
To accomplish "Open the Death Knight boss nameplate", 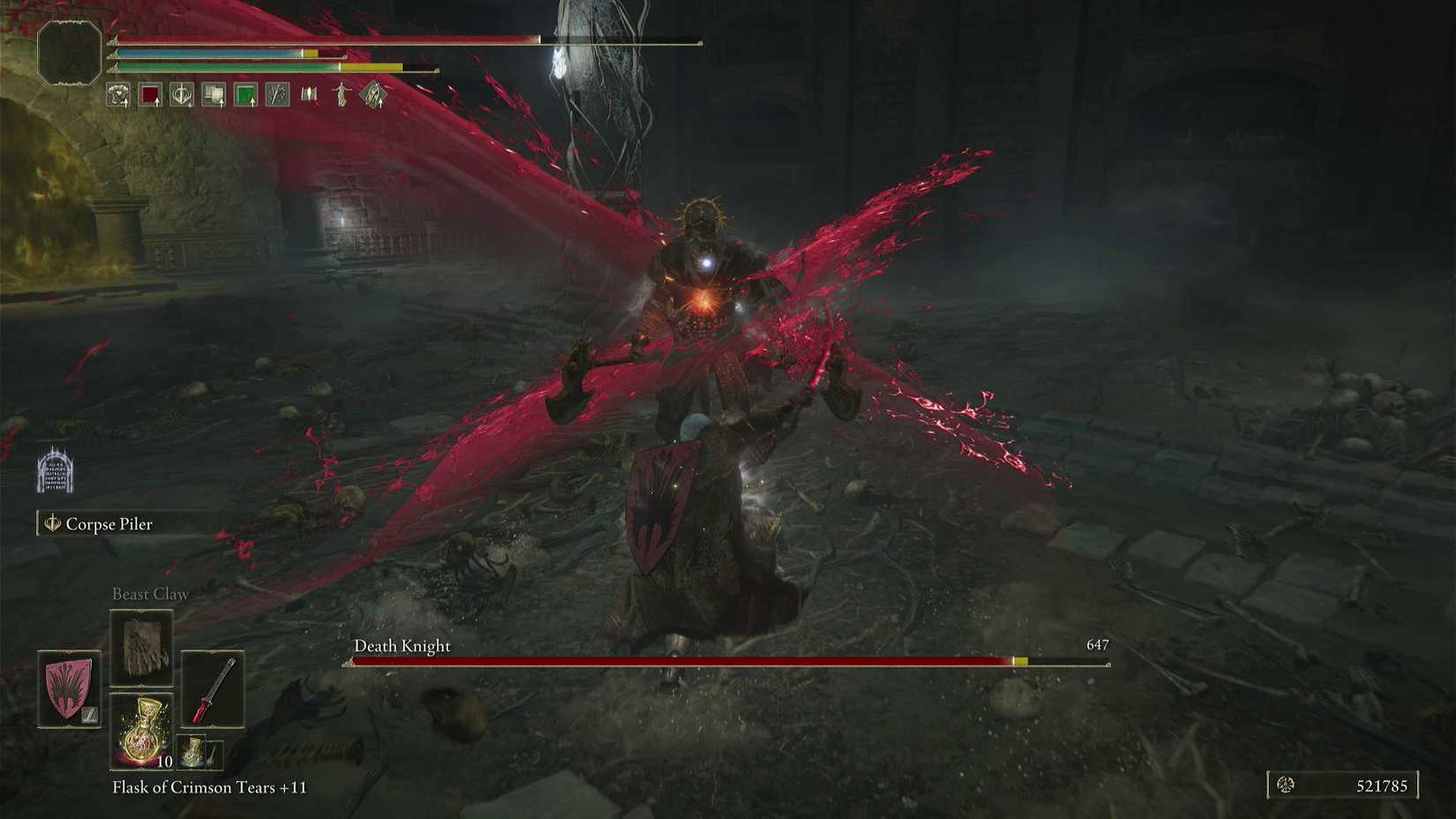I will coord(402,646).
